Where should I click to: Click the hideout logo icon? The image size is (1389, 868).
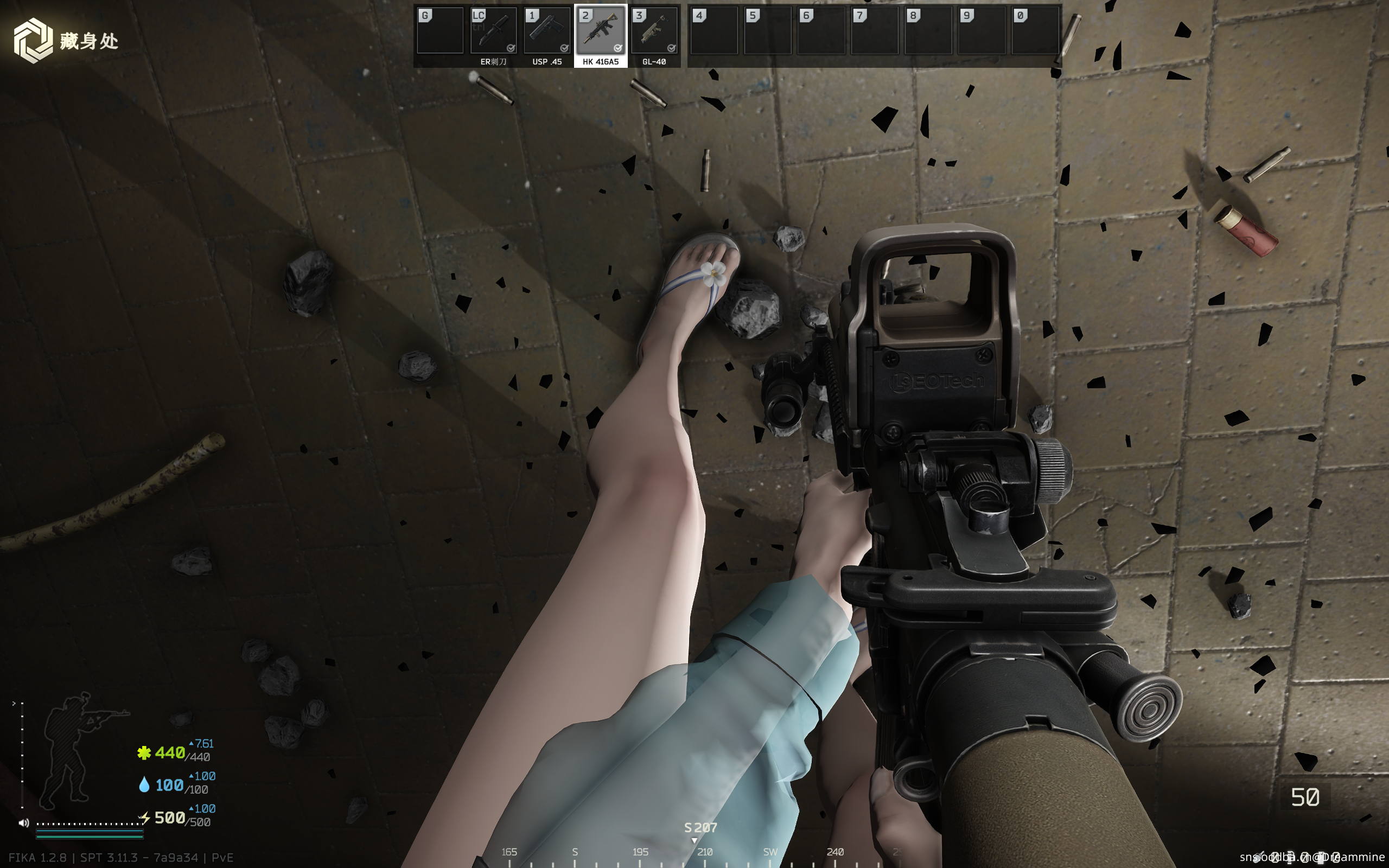click(x=33, y=40)
